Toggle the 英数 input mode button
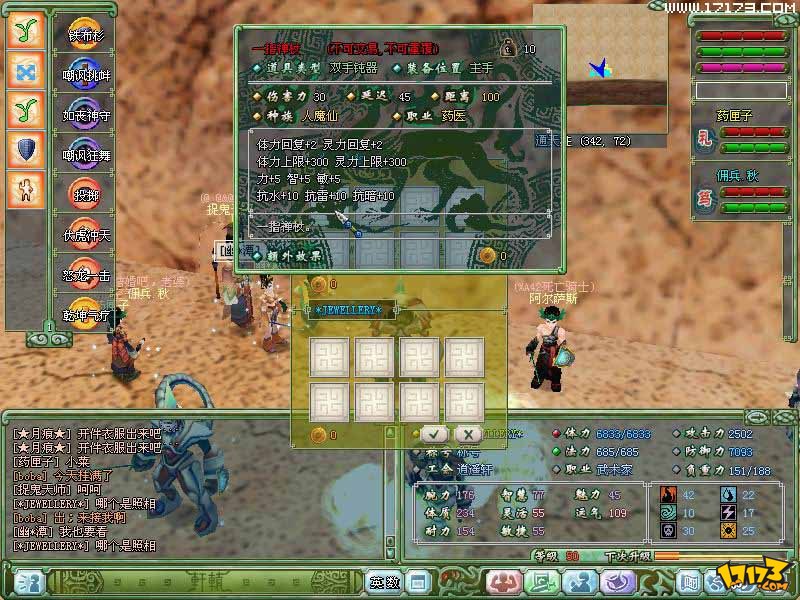This screenshot has width=800, height=600. click(x=385, y=581)
